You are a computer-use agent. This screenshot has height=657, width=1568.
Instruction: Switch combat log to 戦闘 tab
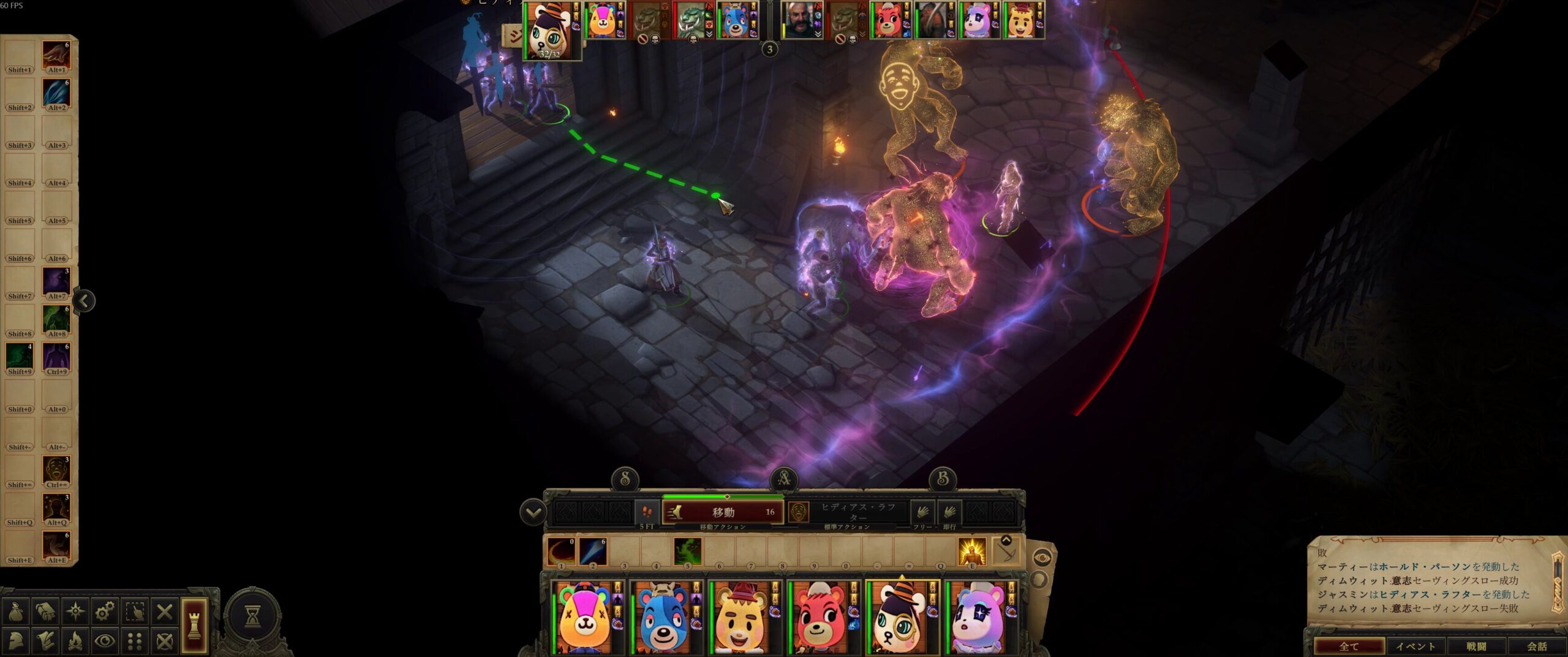tap(1476, 646)
